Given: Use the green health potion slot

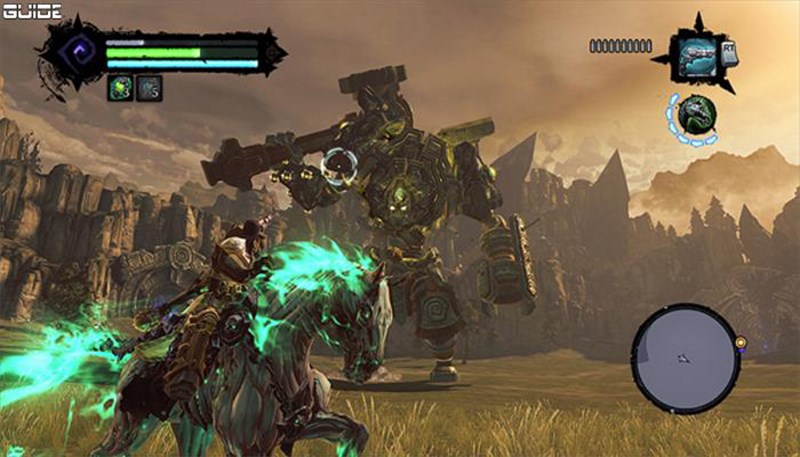Looking at the screenshot, I should point(121,88).
